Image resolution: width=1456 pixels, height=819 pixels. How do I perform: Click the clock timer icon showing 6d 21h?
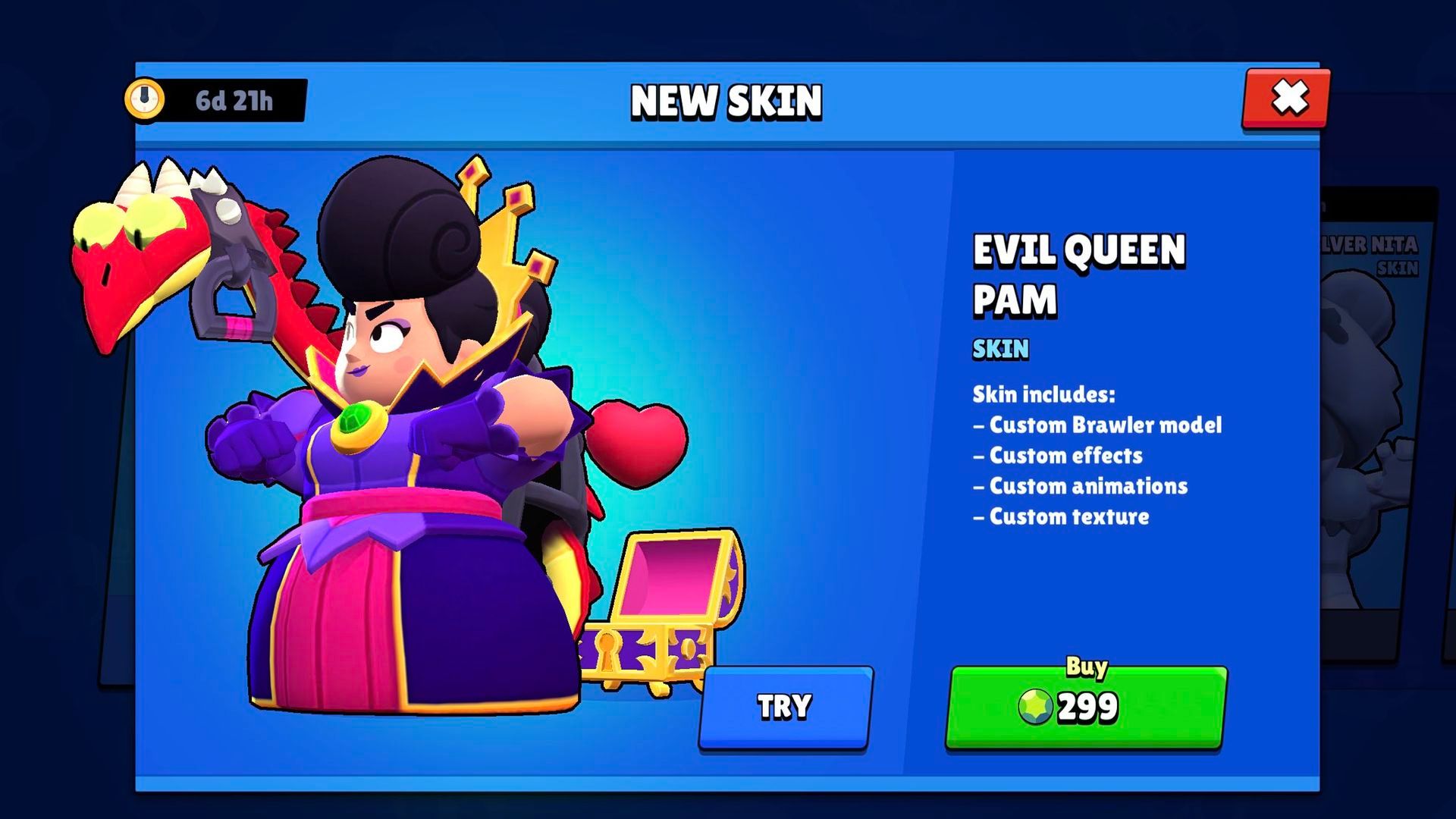(x=146, y=99)
